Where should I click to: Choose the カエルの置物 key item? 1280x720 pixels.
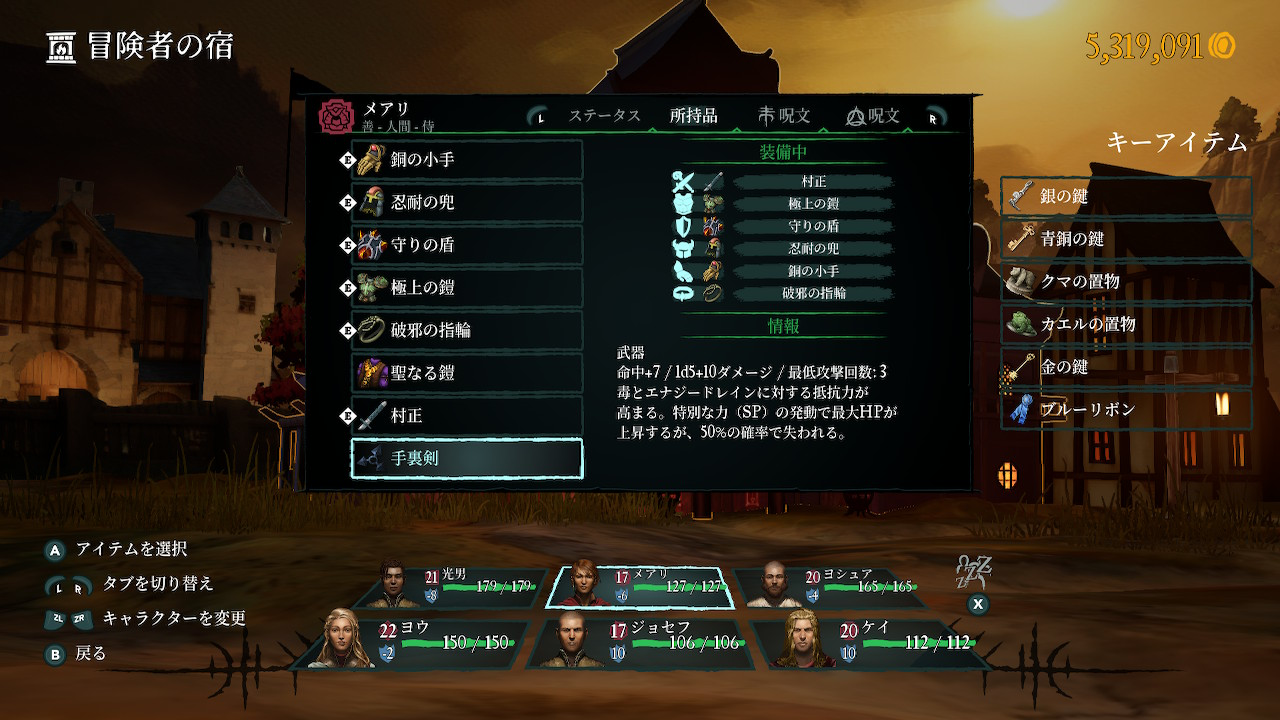pyautogui.click(x=1126, y=324)
